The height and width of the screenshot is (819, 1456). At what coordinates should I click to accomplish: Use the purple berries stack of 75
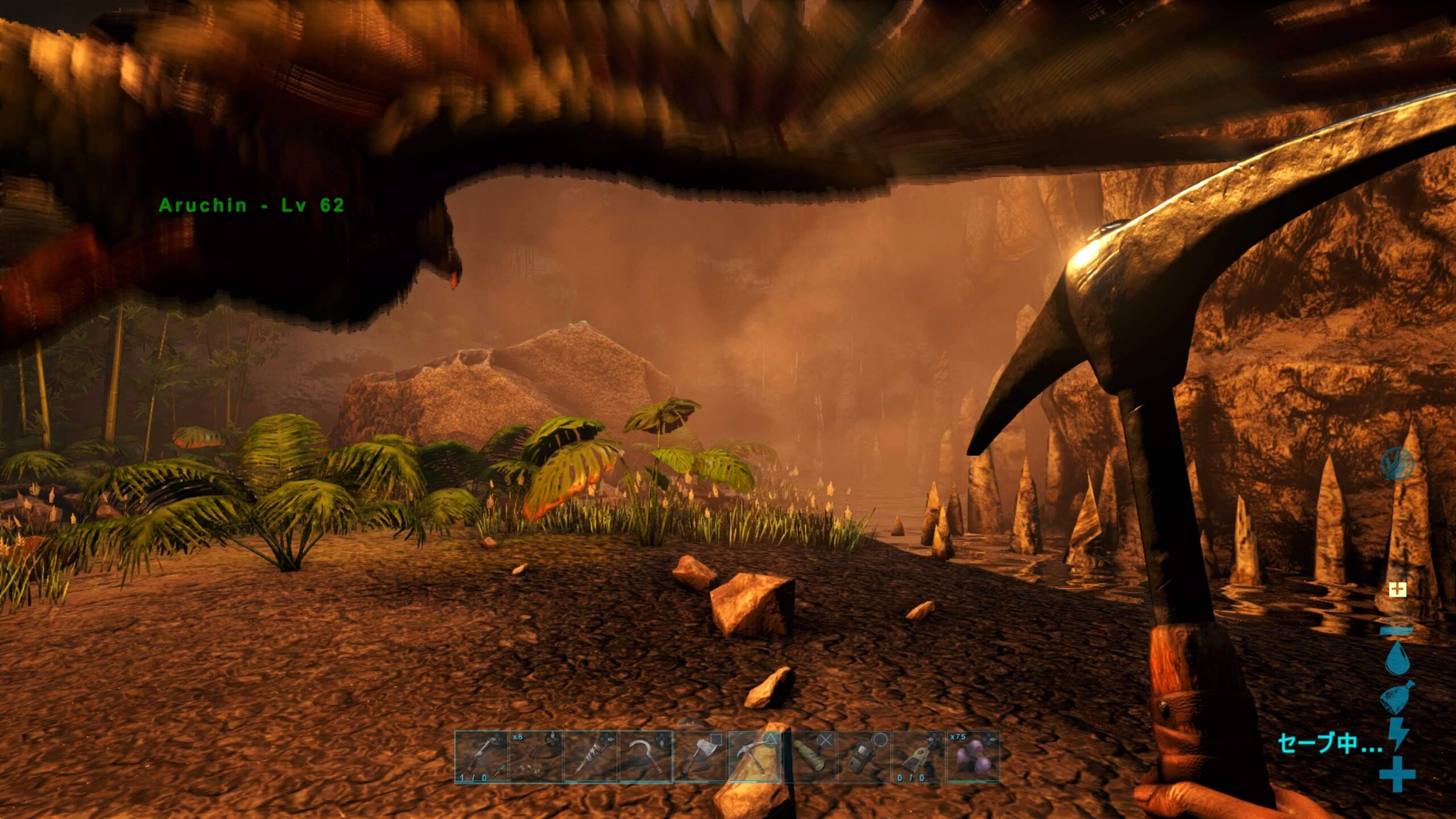973,757
